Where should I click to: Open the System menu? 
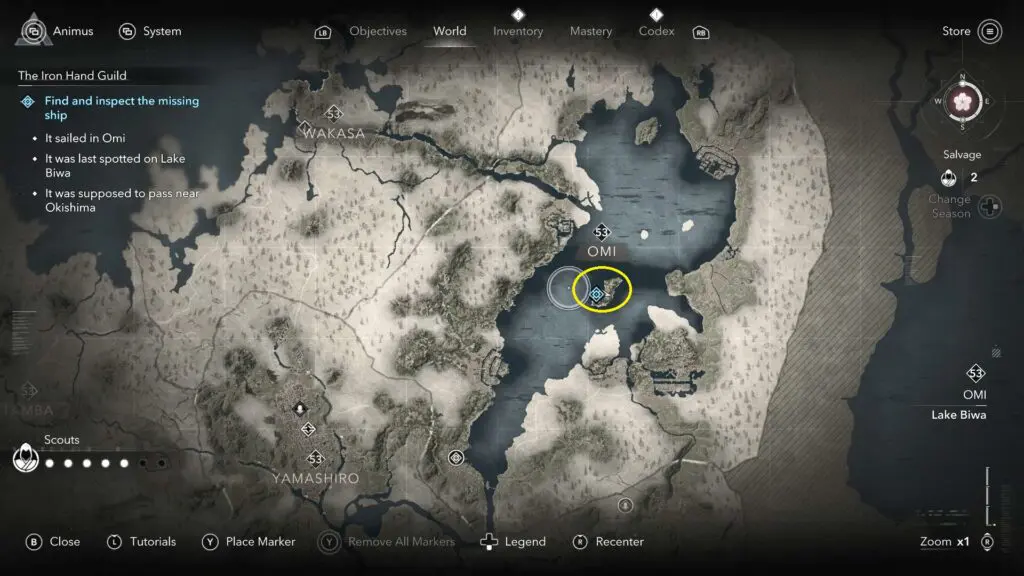[x=150, y=31]
